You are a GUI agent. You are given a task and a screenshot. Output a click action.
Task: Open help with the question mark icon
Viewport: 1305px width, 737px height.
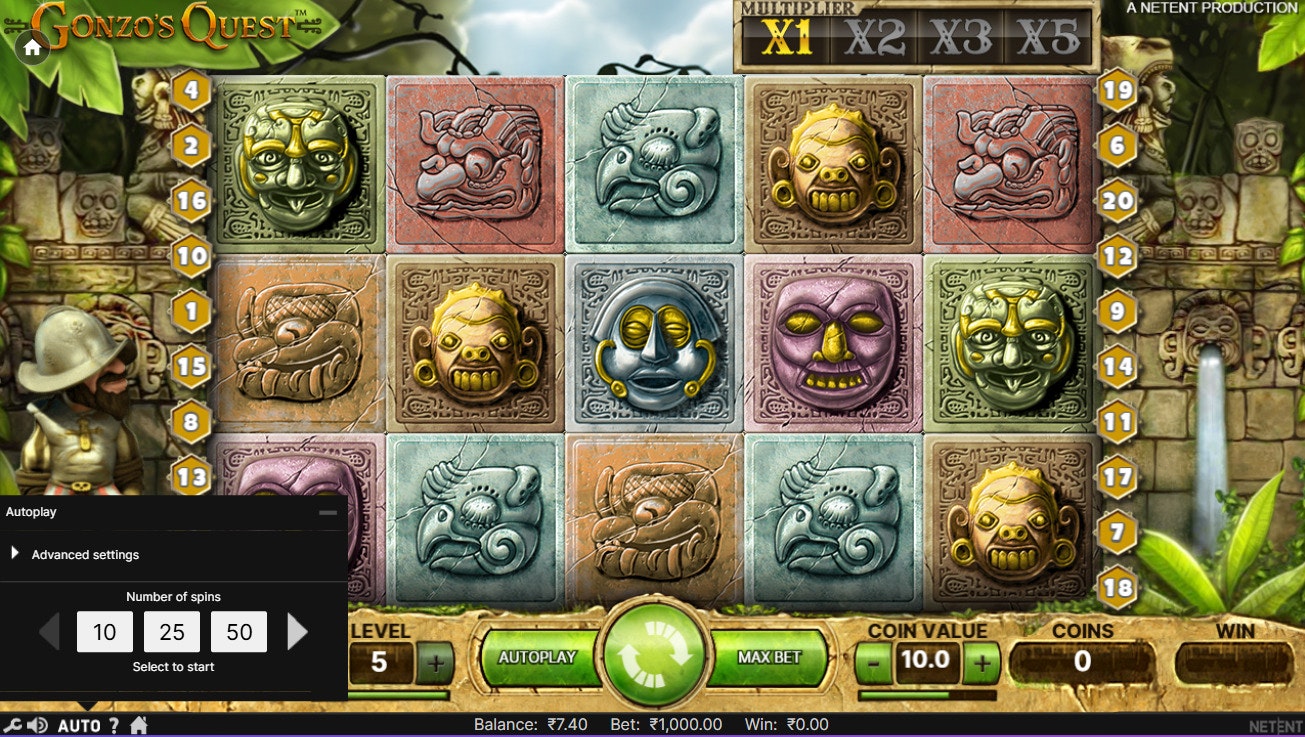114,725
